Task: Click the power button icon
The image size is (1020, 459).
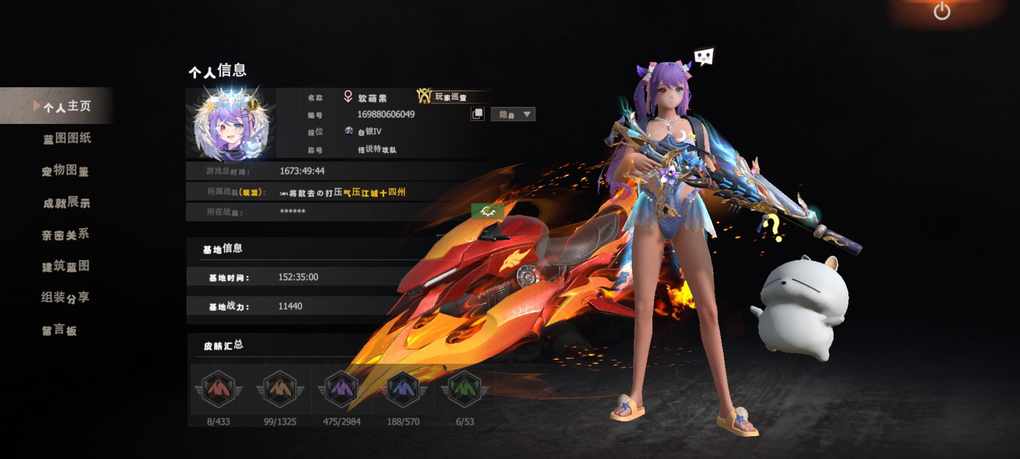Action: click(941, 12)
